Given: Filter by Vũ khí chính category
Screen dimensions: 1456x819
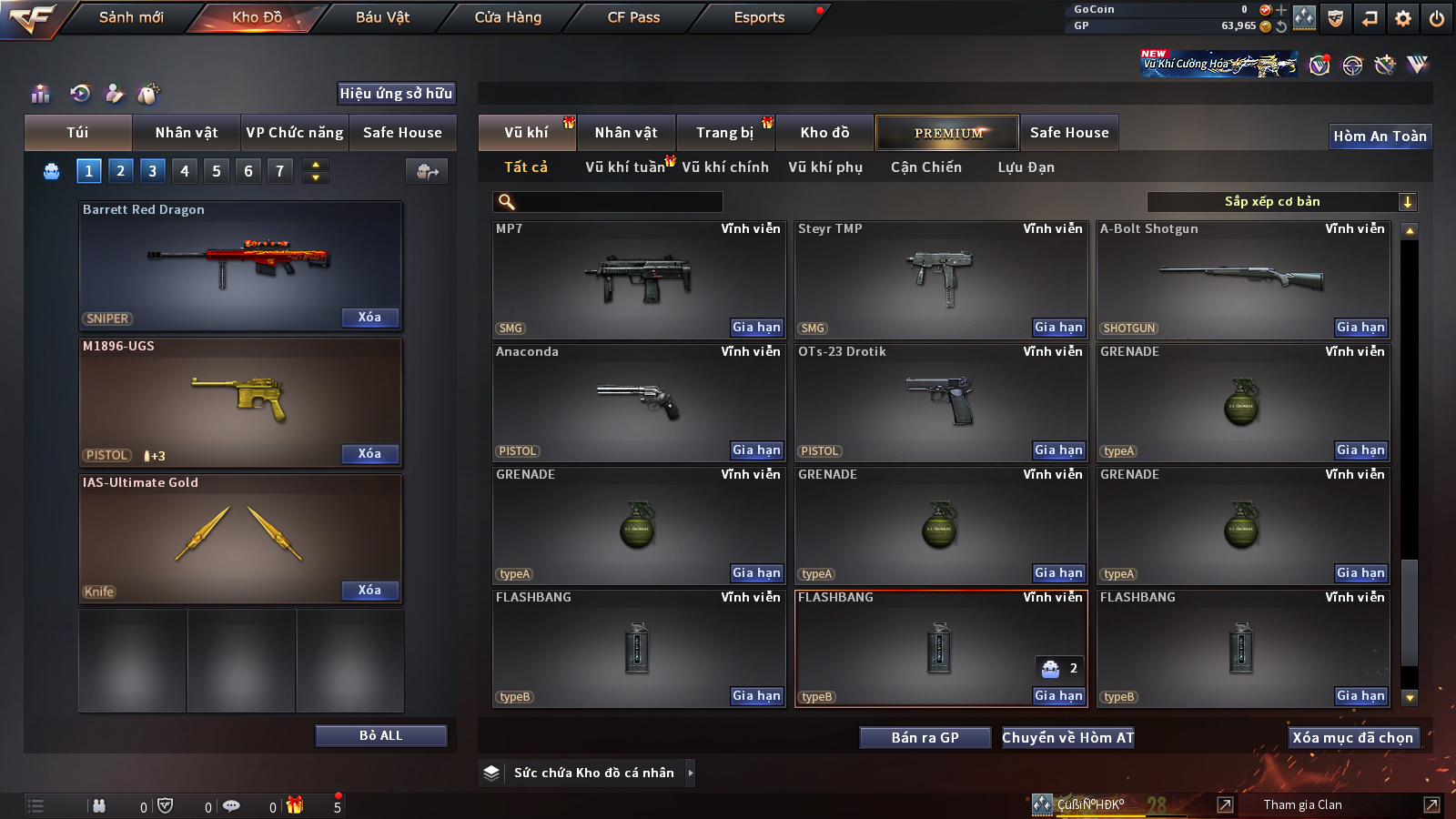Looking at the screenshot, I should 725,167.
